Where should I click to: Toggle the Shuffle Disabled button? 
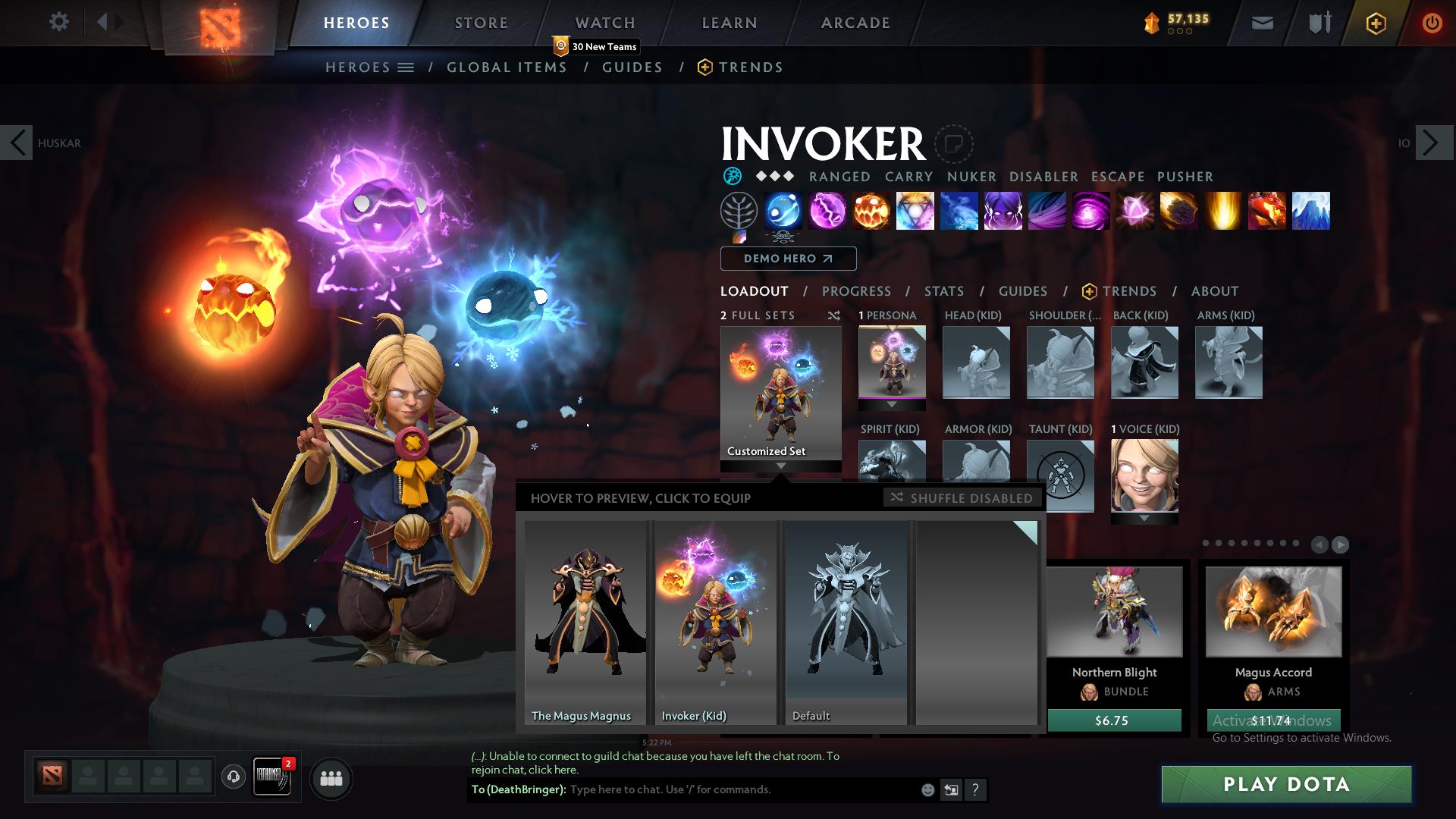(x=963, y=498)
